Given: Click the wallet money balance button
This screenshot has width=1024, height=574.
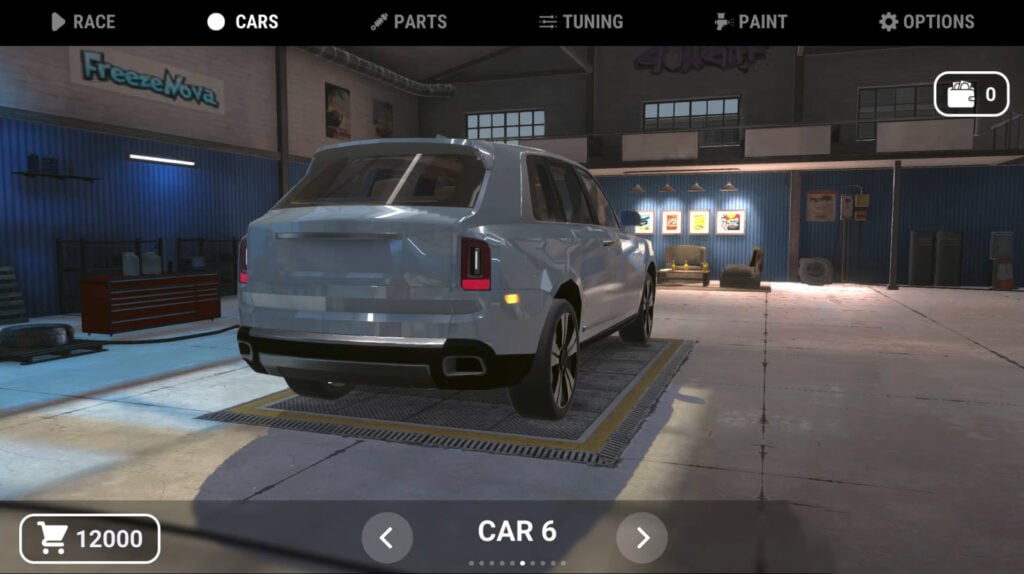Looking at the screenshot, I should point(971,95).
